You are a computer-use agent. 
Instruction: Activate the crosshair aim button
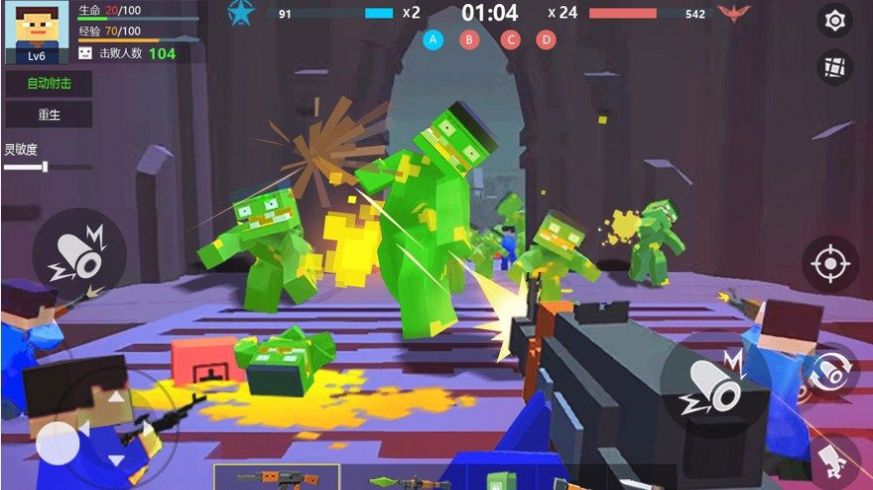pyautogui.click(x=829, y=264)
